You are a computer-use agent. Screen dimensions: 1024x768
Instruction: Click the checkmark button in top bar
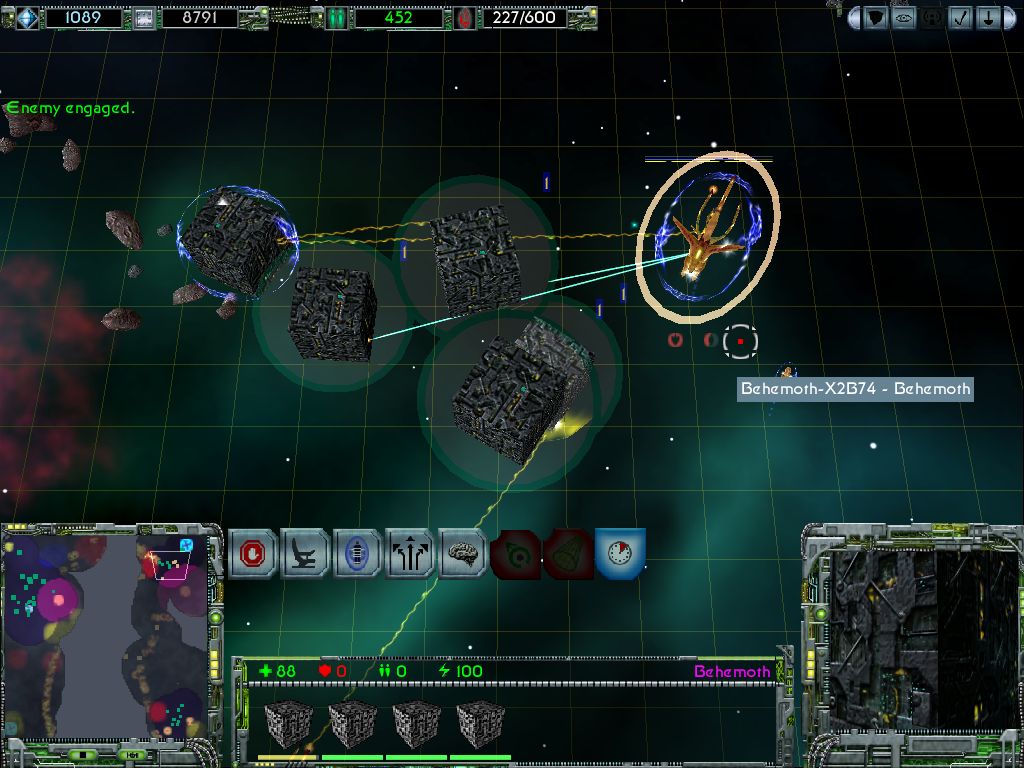[x=960, y=18]
